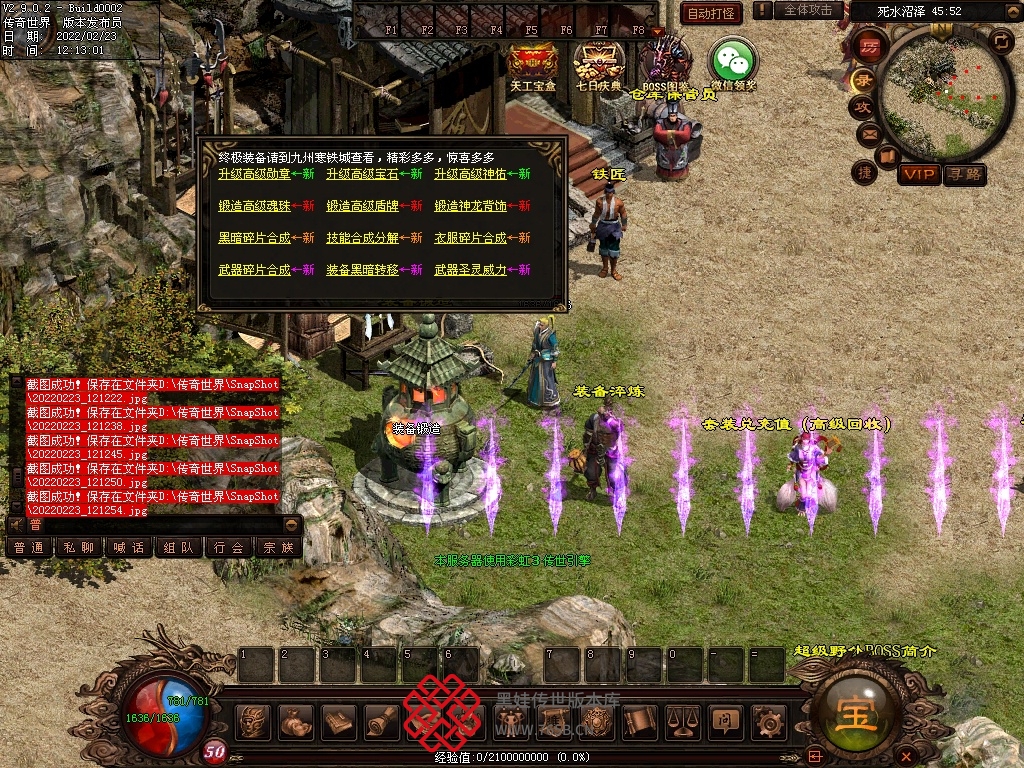Select the 组队 party chat tab
This screenshot has height=768, width=1024.
pyautogui.click(x=179, y=548)
